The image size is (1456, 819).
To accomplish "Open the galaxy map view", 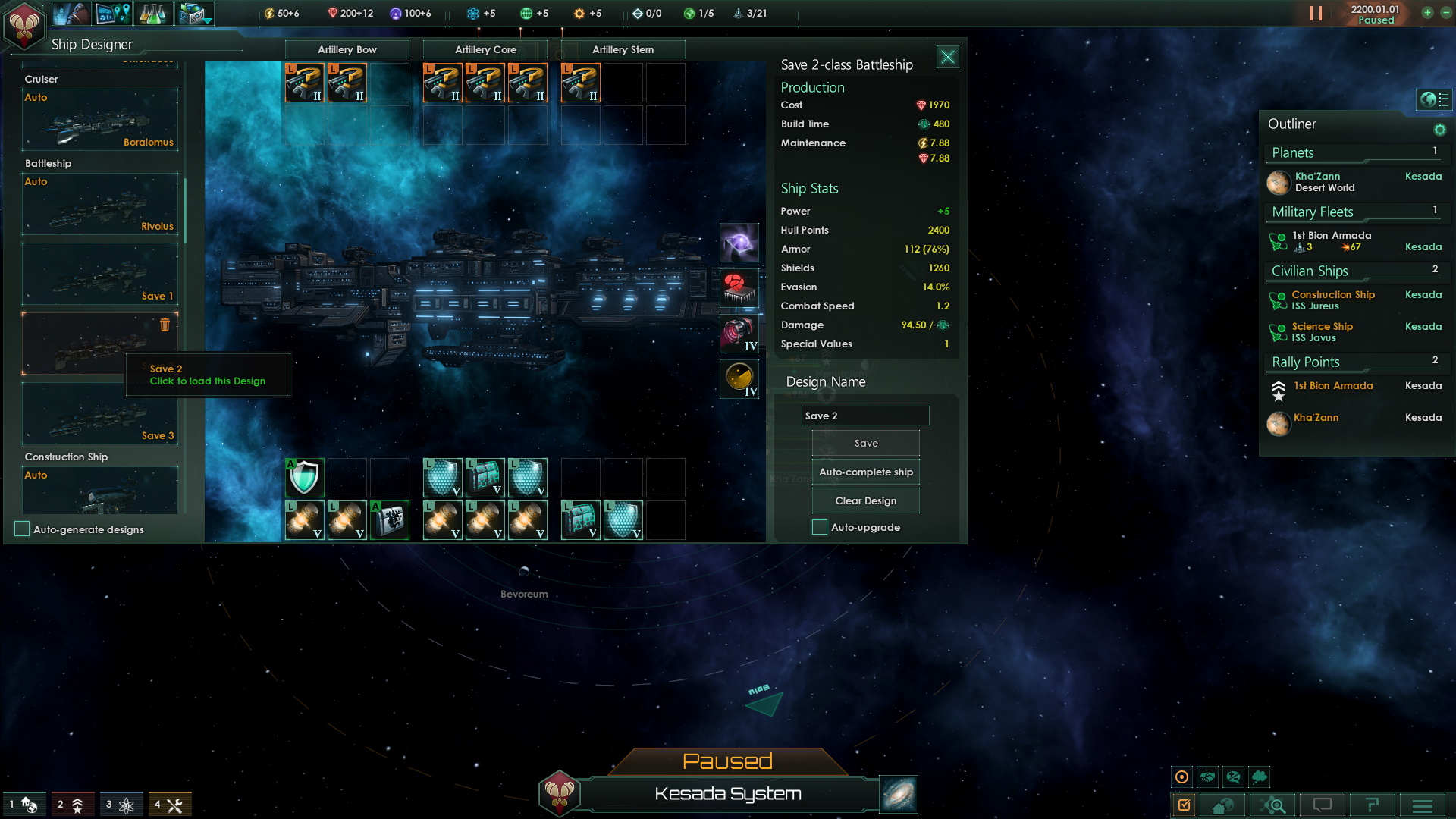I will pos(899,794).
